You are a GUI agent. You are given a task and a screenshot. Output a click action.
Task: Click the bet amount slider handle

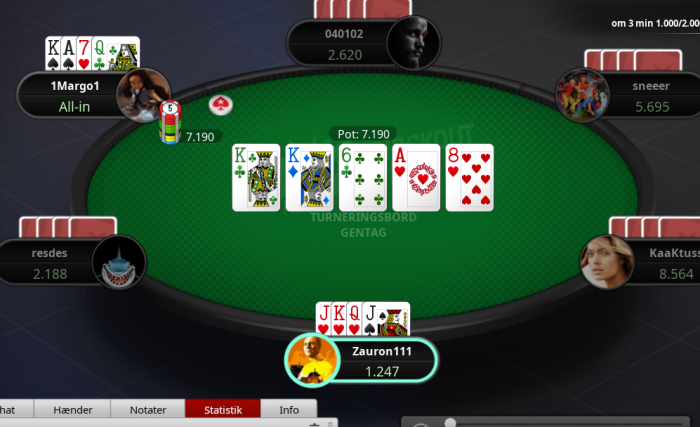pyautogui.click(x=451, y=423)
